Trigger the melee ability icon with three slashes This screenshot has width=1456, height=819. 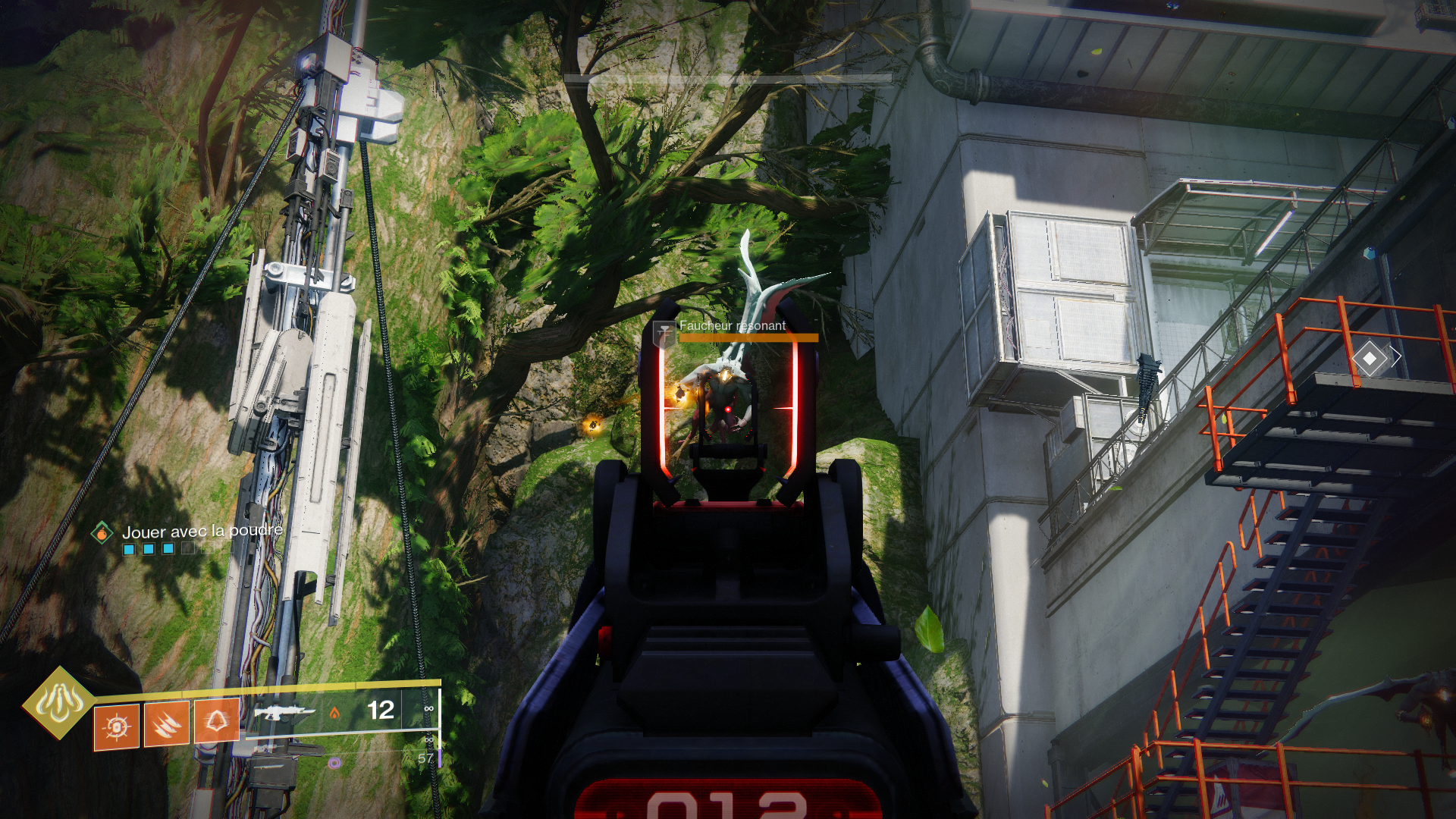(167, 724)
